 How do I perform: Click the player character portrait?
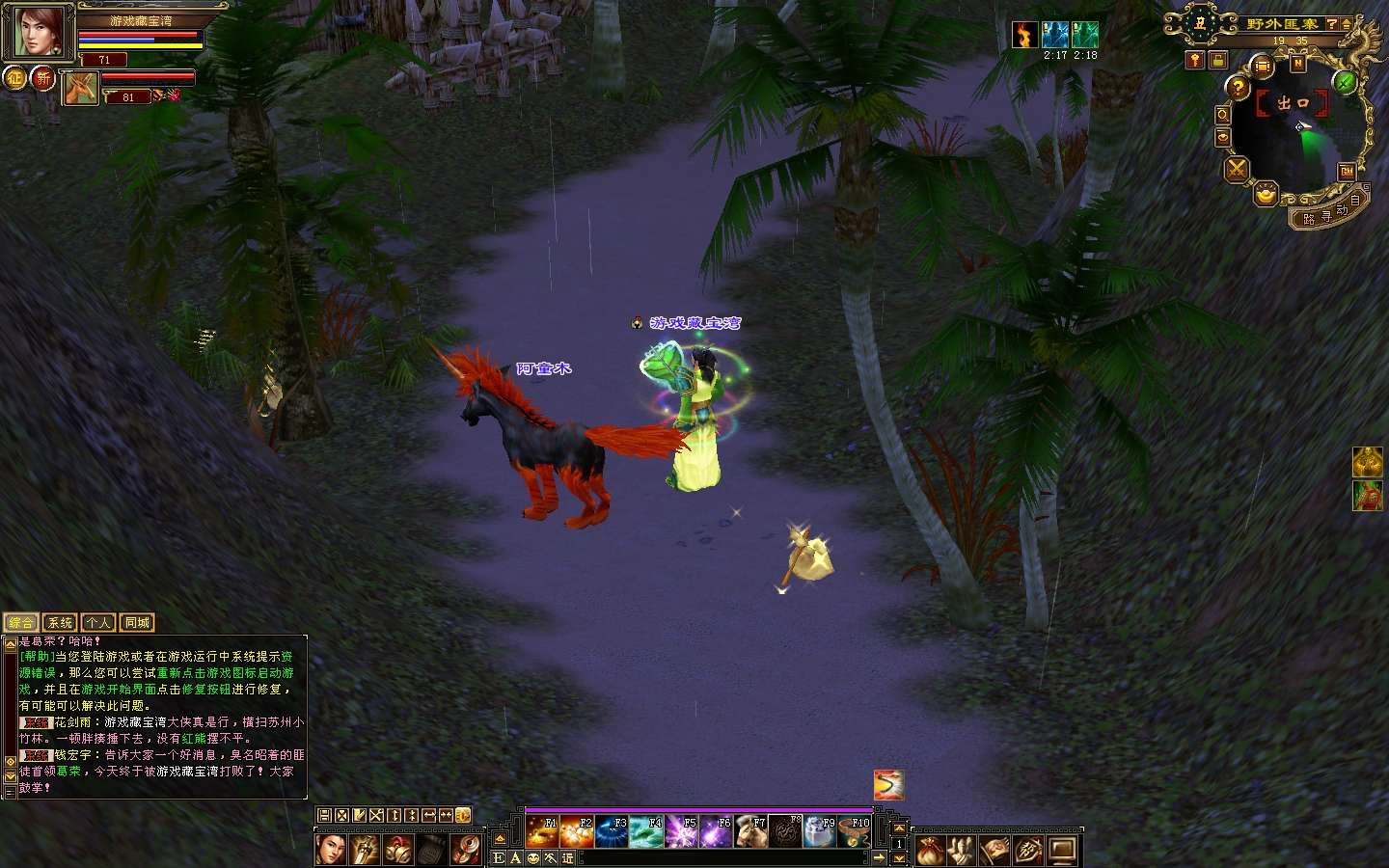pos(39,34)
